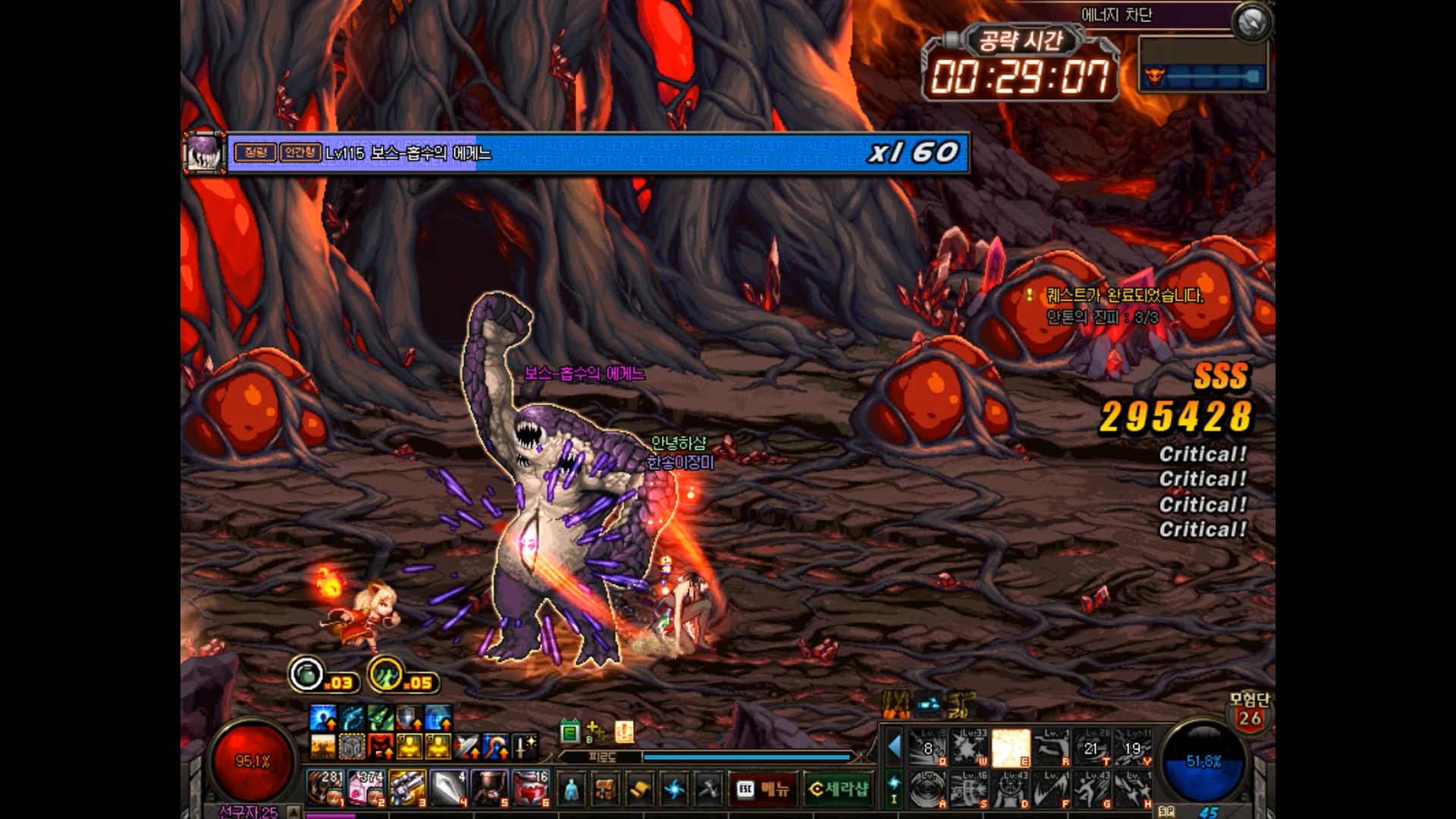Image resolution: width=1456 pixels, height=819 pixels.
Task: Use the pink milk carton item in slot 2
Action: coord(366,787)
